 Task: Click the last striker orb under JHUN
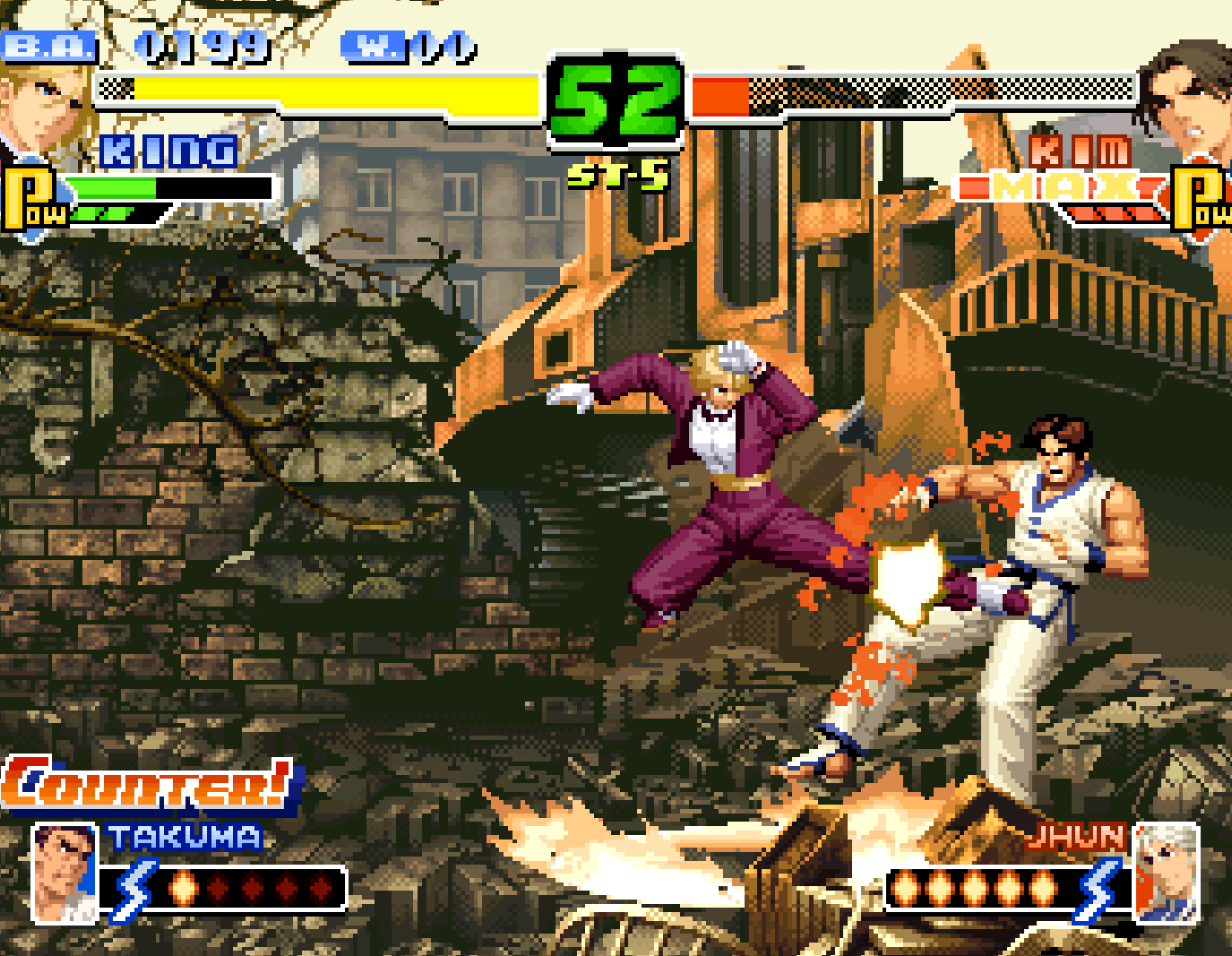click(1045, 888)
